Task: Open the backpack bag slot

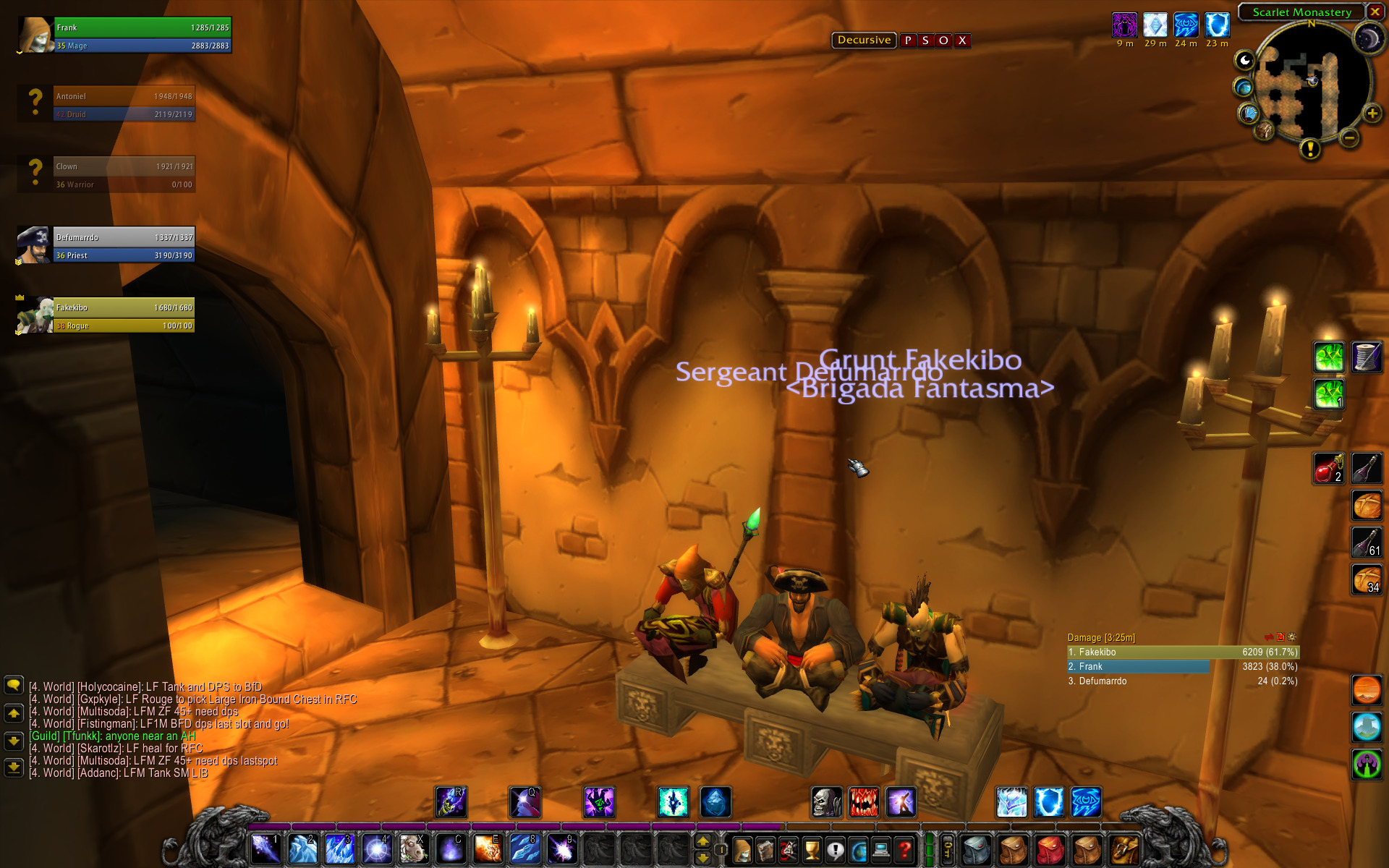Action: (x=1123, y=849)
